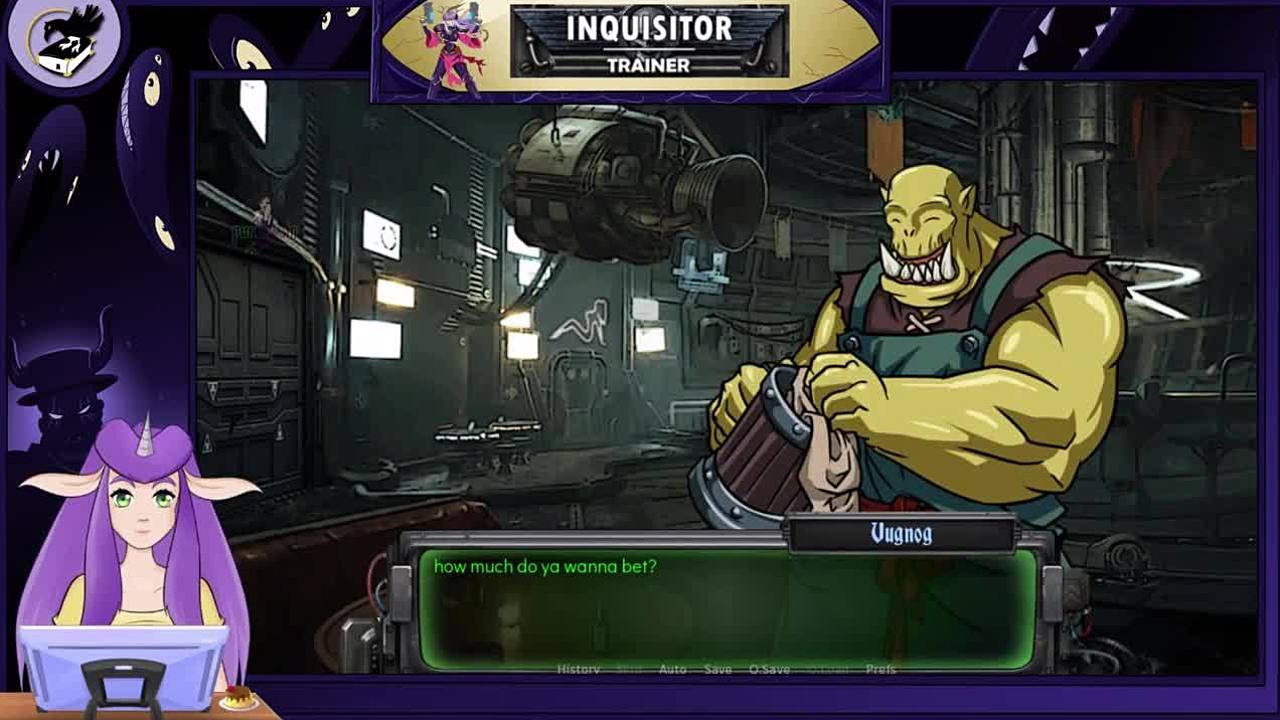
Task: Quick save with Q.Save
Action: [769, 669]
